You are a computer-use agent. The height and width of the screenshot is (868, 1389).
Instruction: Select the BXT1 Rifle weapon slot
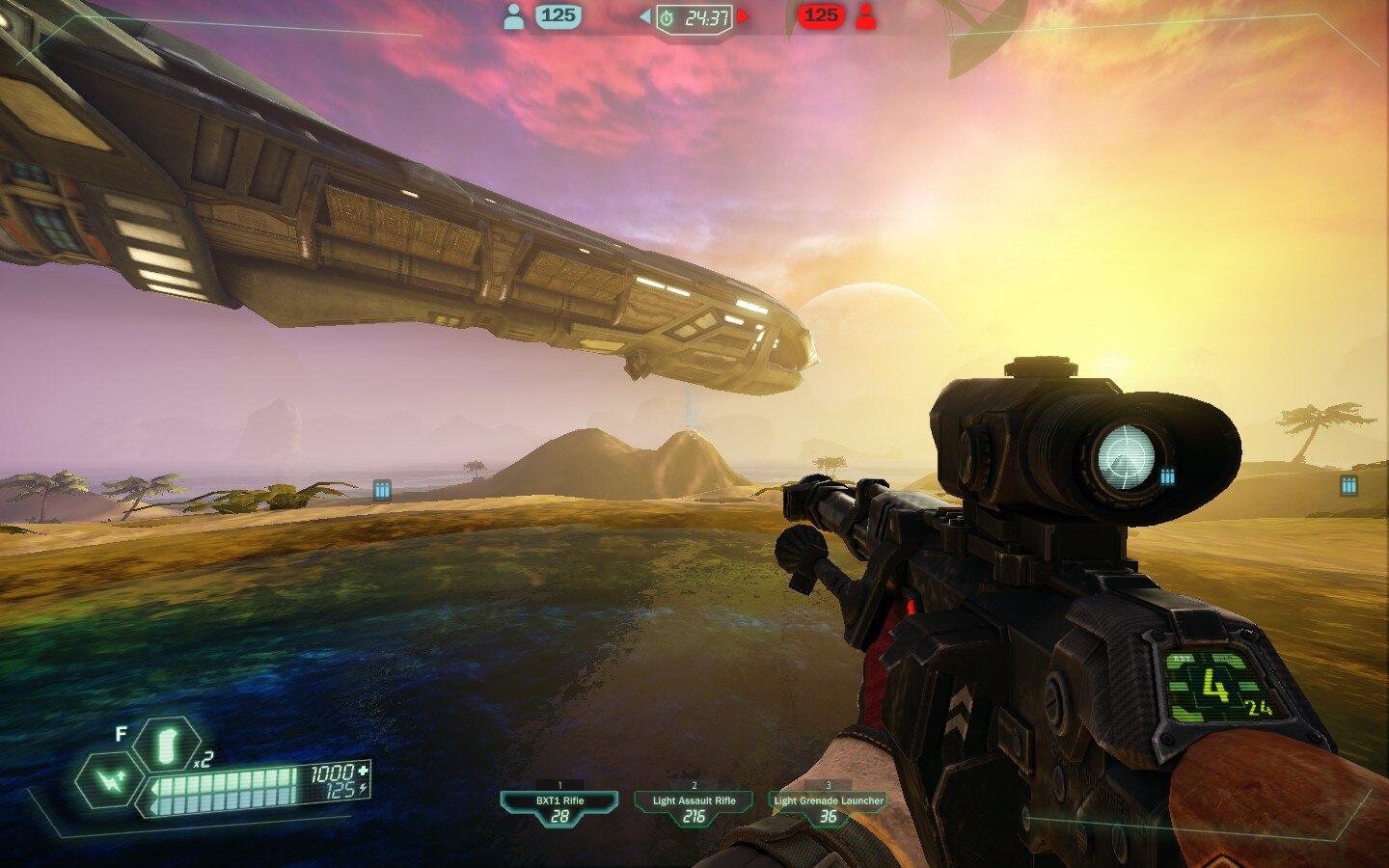tap(559, 807)
